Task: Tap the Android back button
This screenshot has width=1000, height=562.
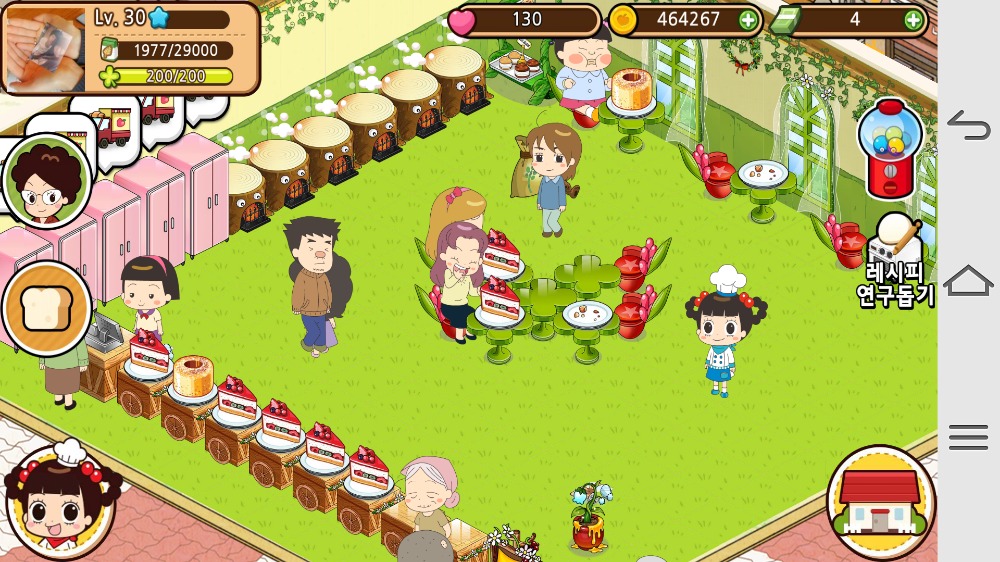Action: [x=968, y=126]
